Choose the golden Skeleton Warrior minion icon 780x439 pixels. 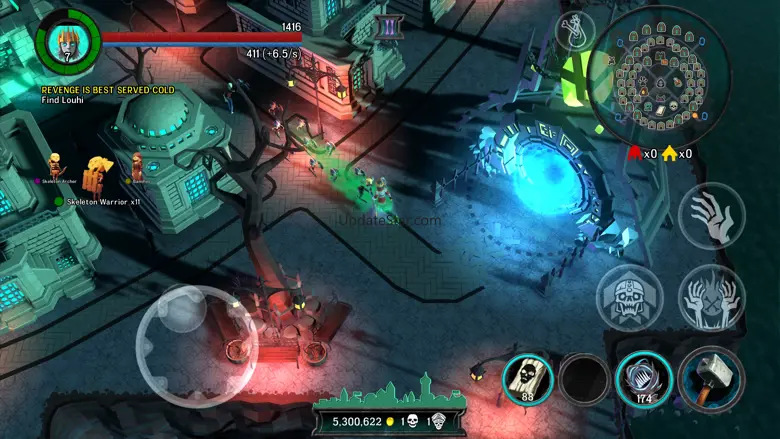(97, 170)
